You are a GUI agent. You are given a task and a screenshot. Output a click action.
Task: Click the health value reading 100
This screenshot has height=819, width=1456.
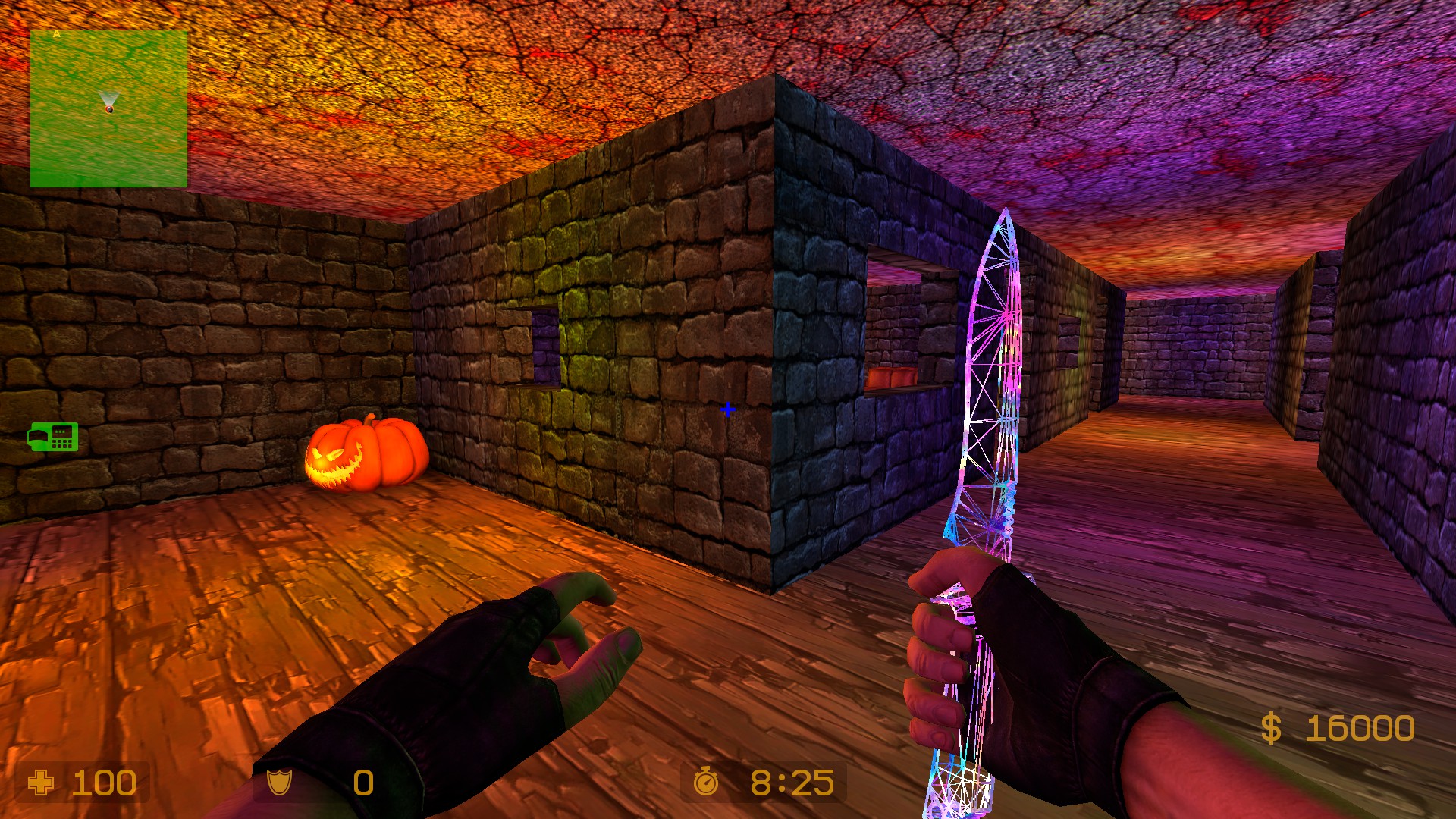[x=104, y=783]
